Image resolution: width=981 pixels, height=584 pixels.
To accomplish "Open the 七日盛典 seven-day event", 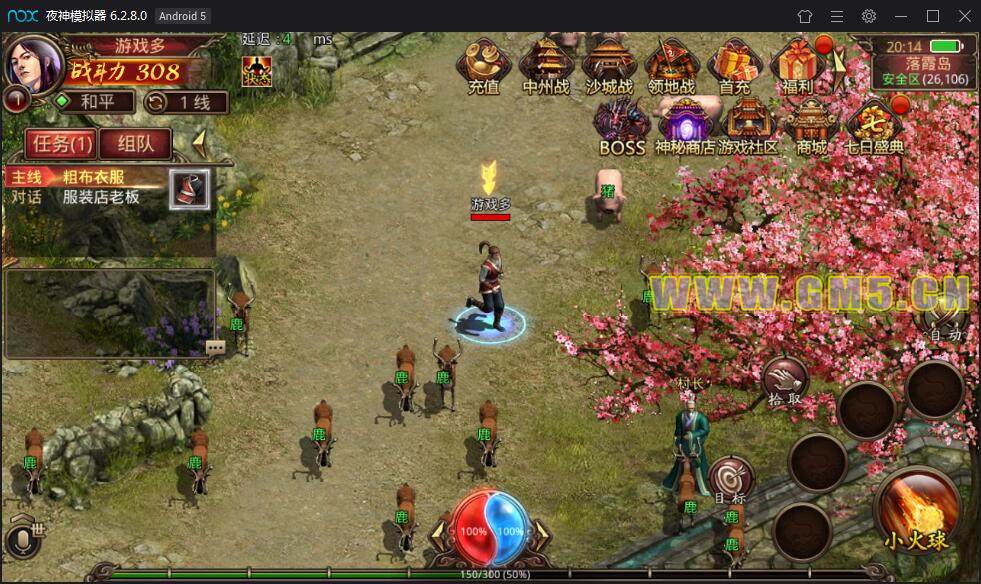I will pyautogui.click(x=874, y=126).
